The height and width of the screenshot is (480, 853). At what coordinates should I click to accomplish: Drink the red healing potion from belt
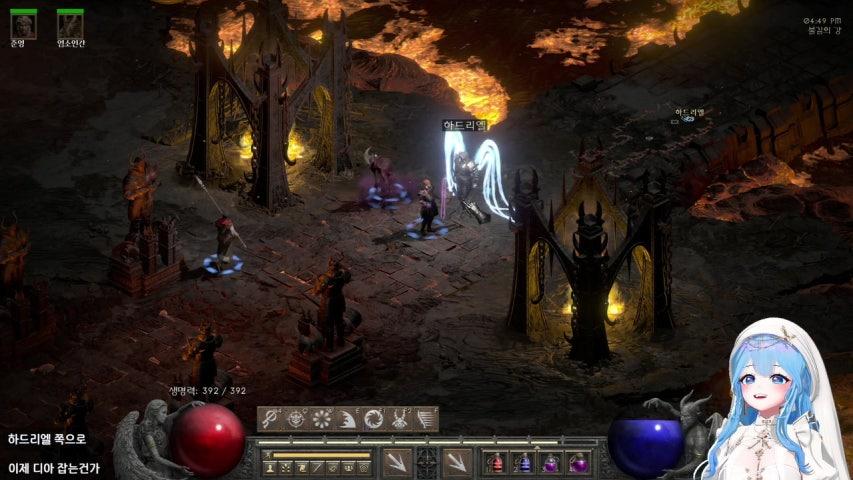tap(496, 463)
